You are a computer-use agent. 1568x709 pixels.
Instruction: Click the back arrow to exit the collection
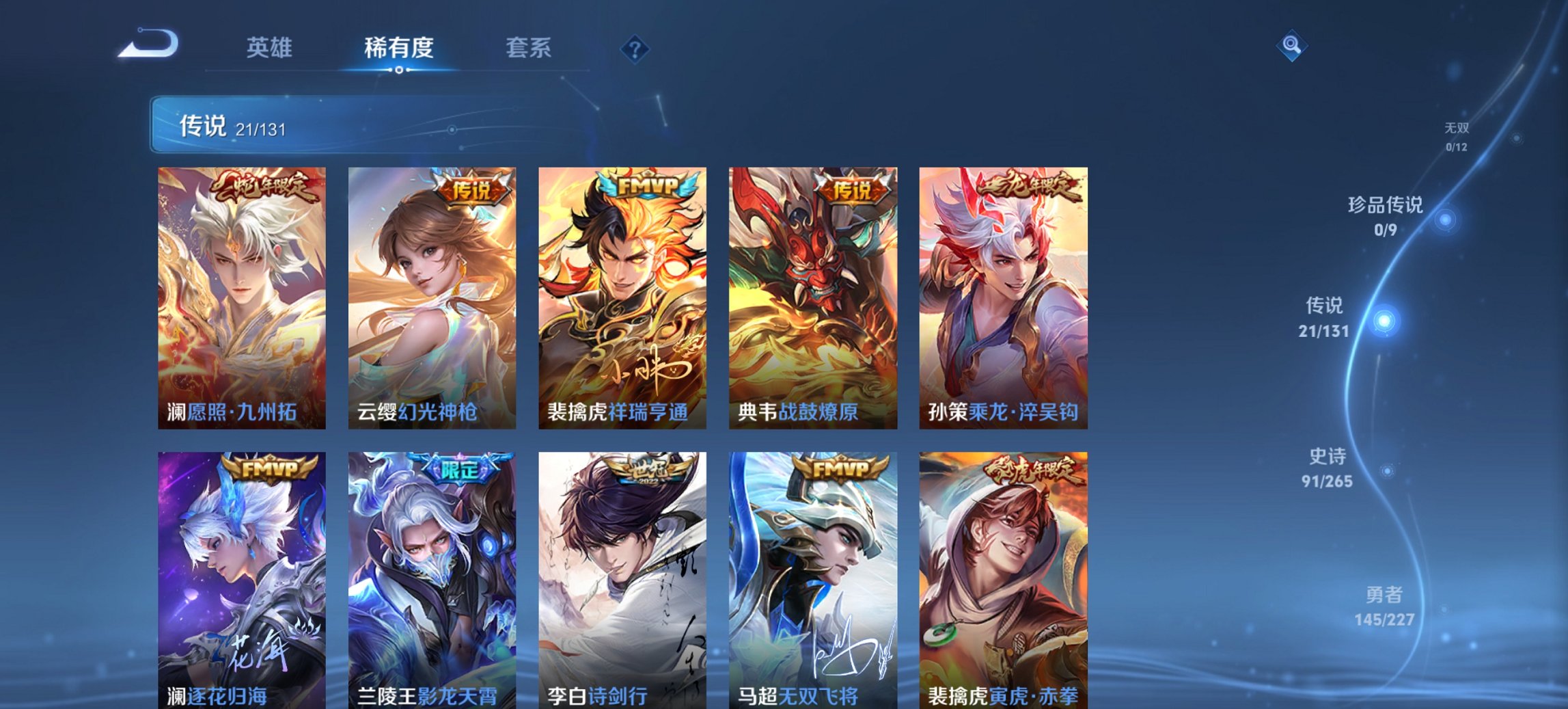click(149, 43)
